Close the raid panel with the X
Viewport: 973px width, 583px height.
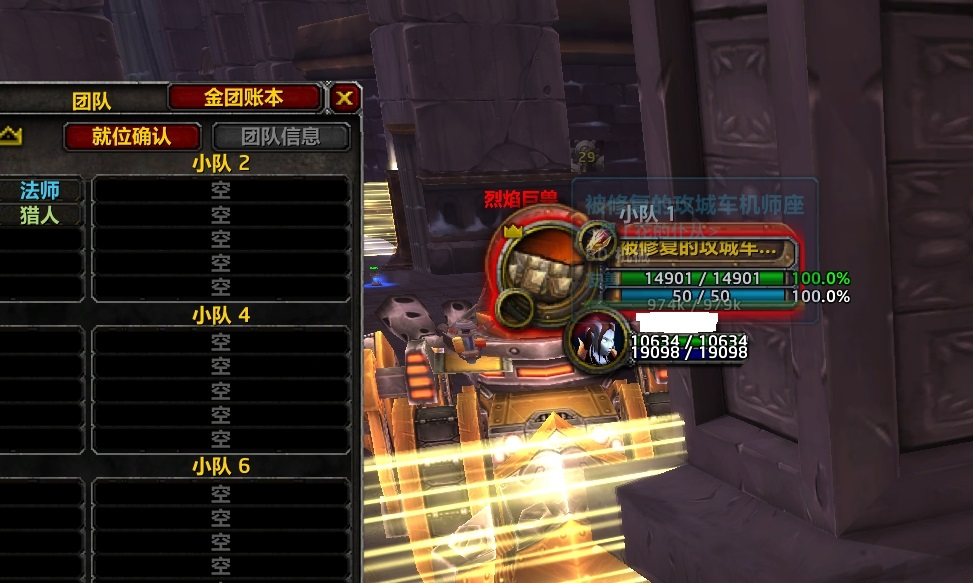click(x=345, y=97)
